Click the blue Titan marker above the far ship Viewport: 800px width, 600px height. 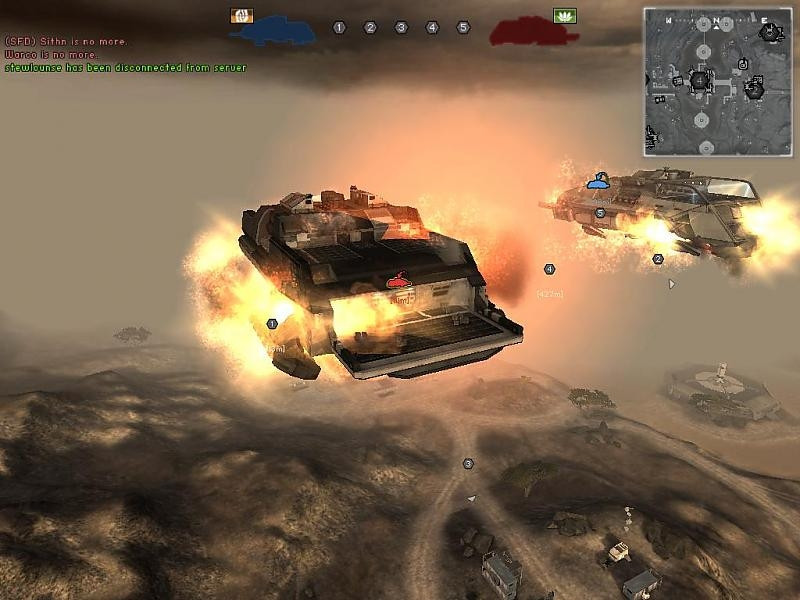tap(598, 181)
